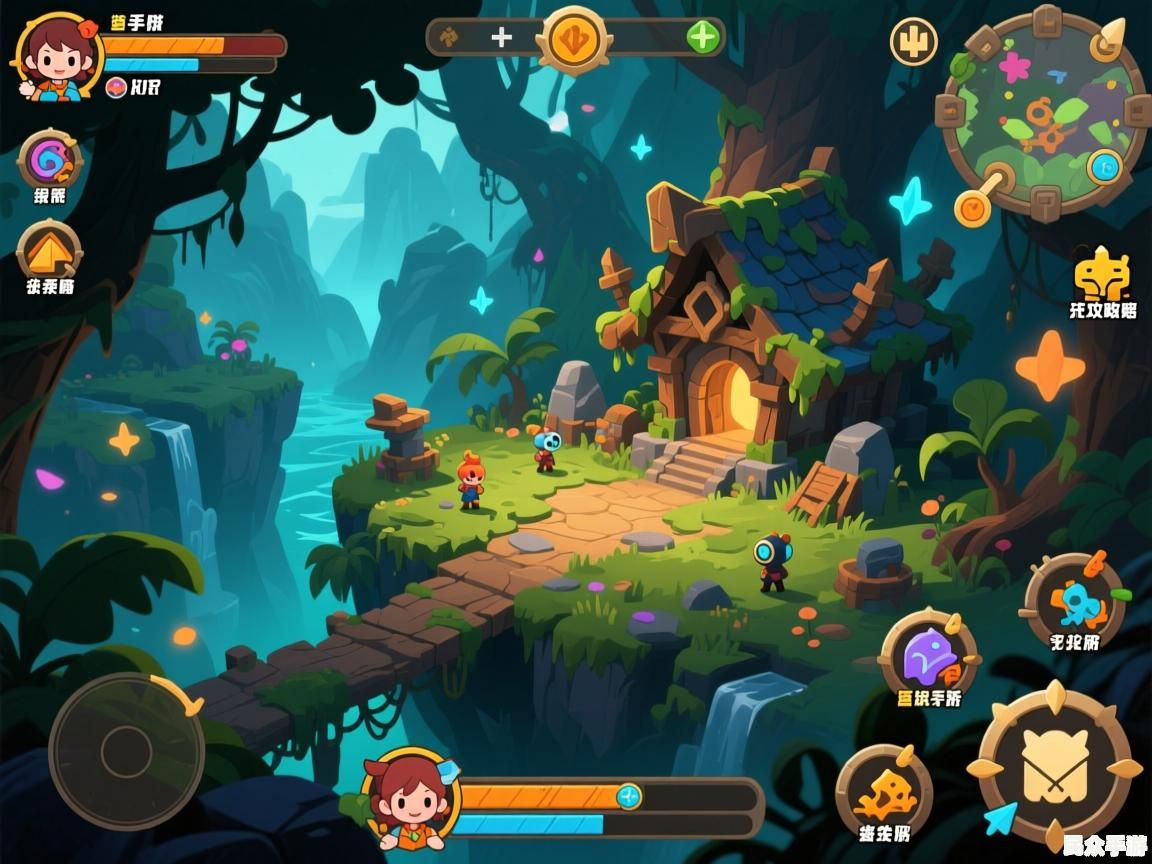Activate the orange splat skill

tap(883, 792)
